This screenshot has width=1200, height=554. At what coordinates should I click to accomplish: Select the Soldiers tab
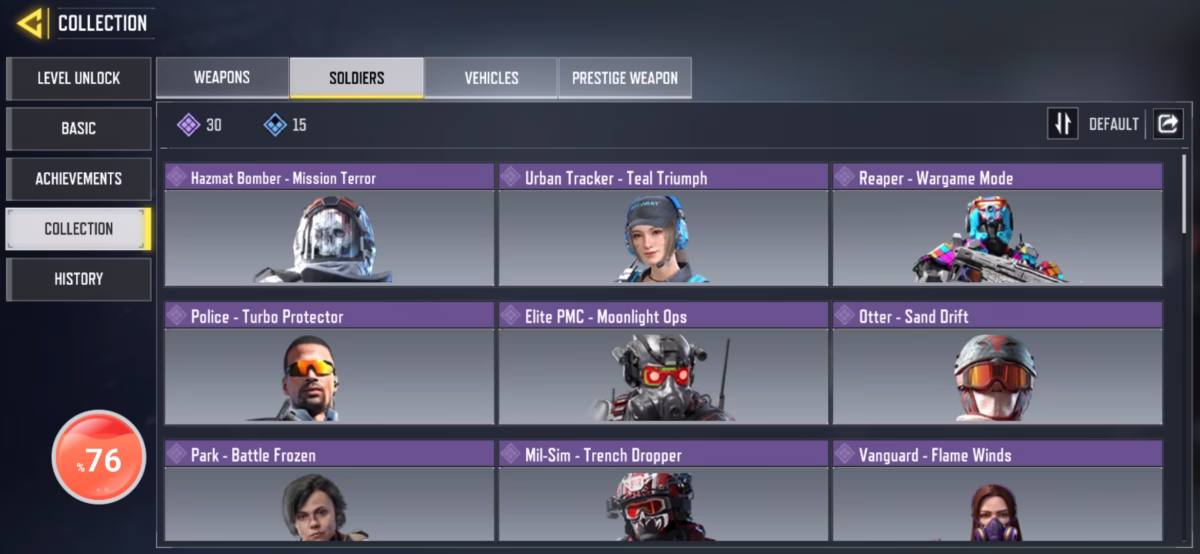357,78
